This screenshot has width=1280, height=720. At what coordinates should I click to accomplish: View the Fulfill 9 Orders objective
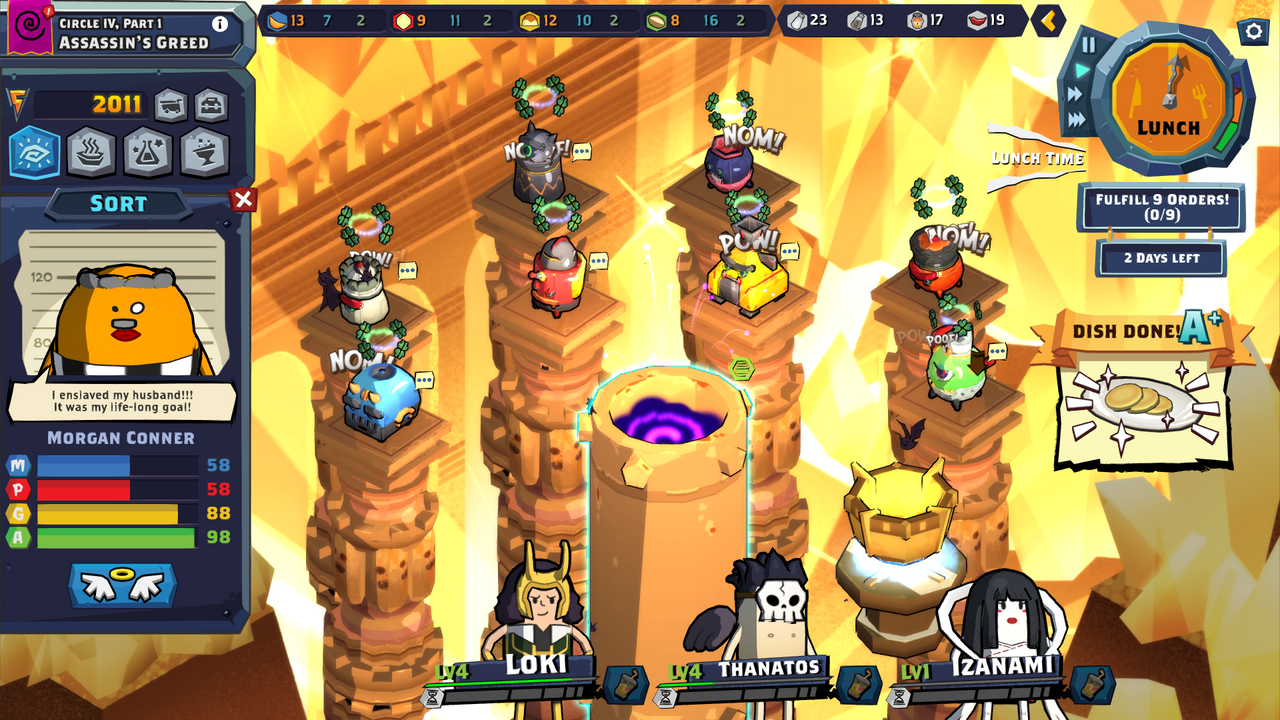1160,208
